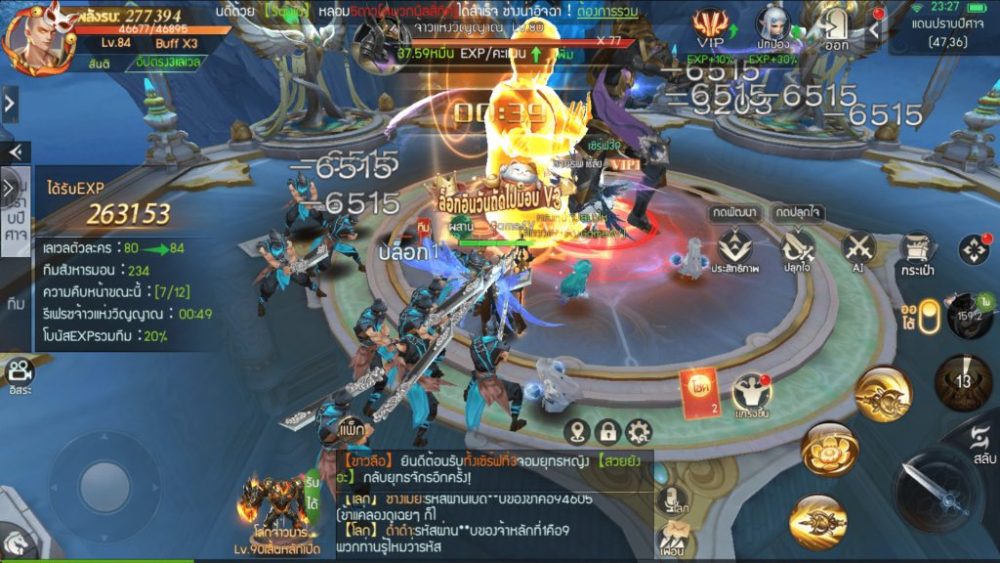Open the red โชค lucky envelope
Screen dimensions: 1000x563
(698, 390)
